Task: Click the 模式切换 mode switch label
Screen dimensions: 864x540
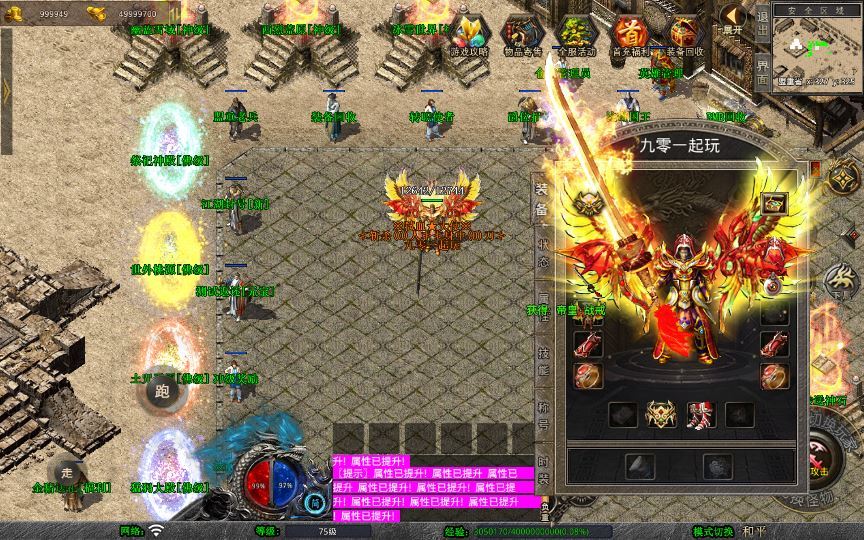Action: (715, 531)
